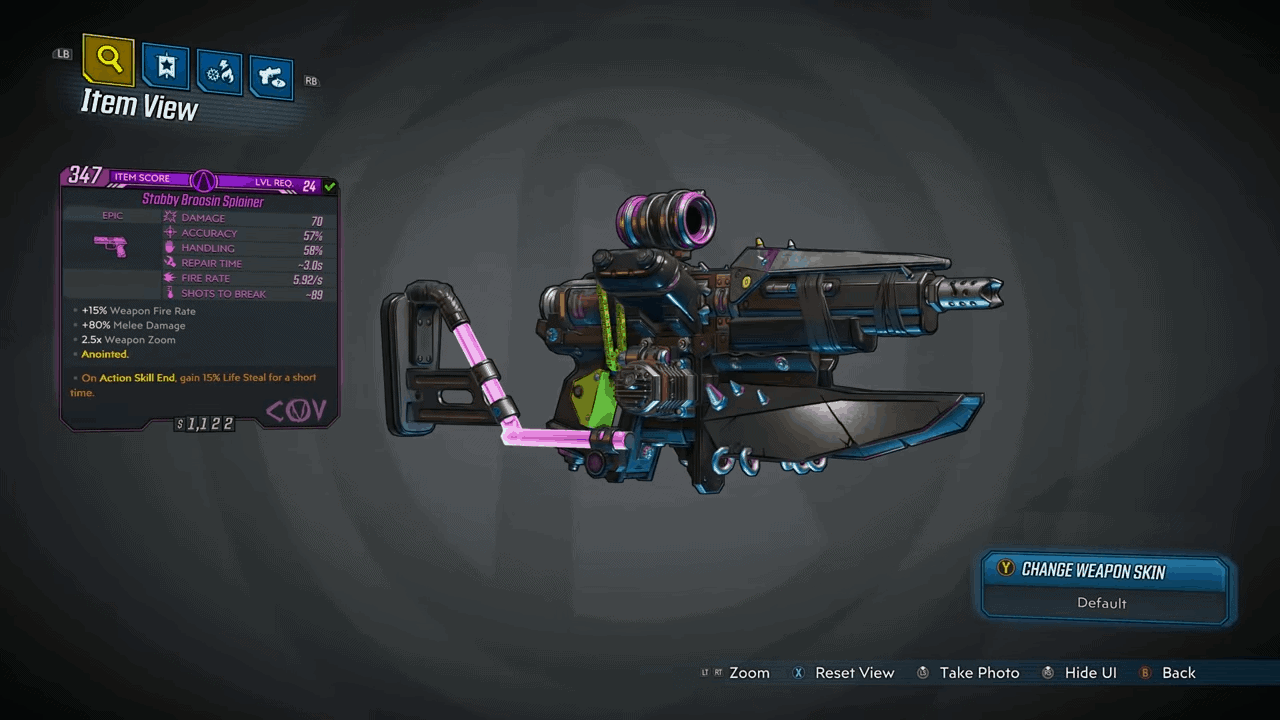
Task: Click the gear and fire elemental effects icon
Action: point(219,70)
